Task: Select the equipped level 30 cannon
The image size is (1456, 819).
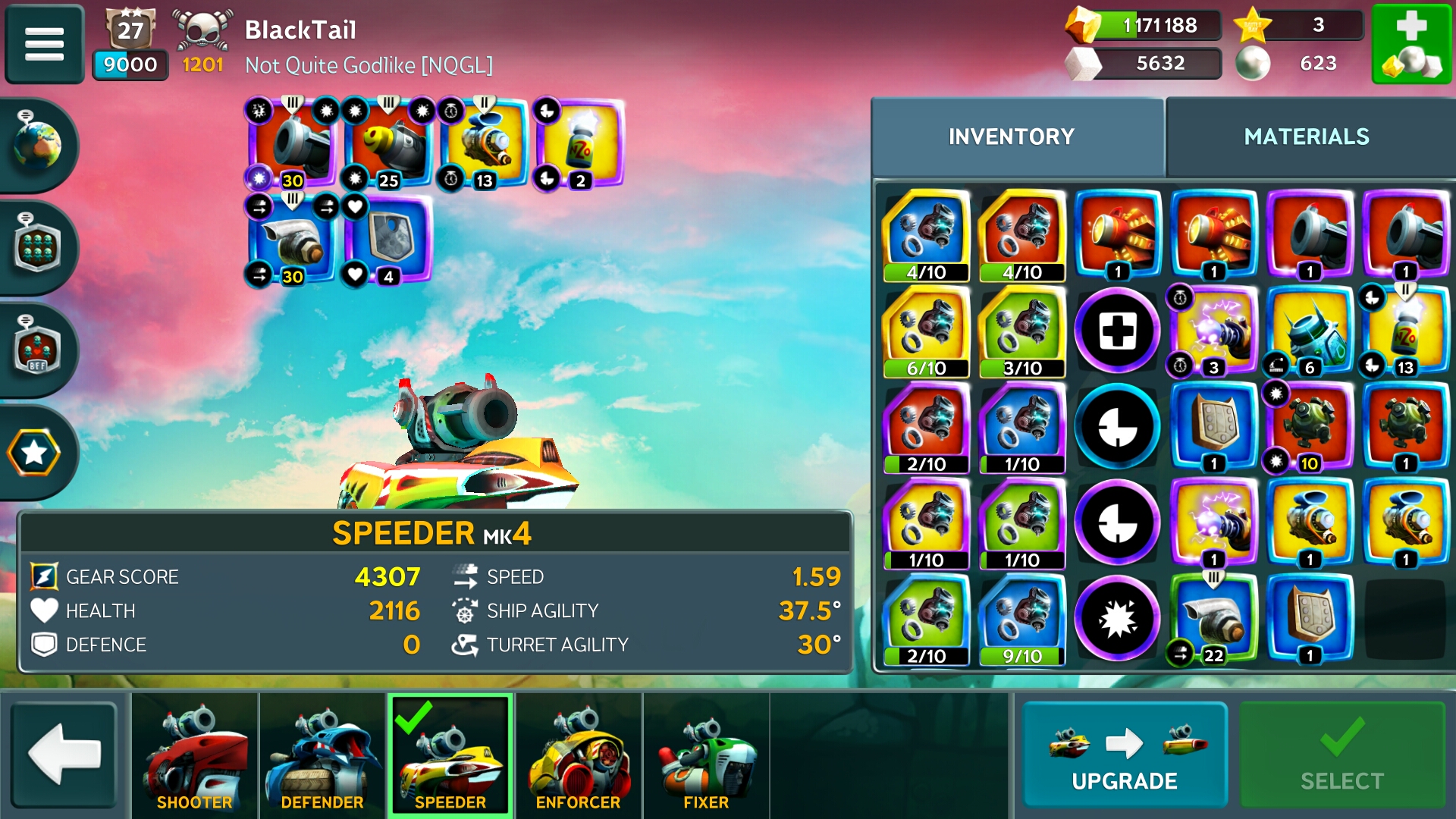Action: [293, 144]
